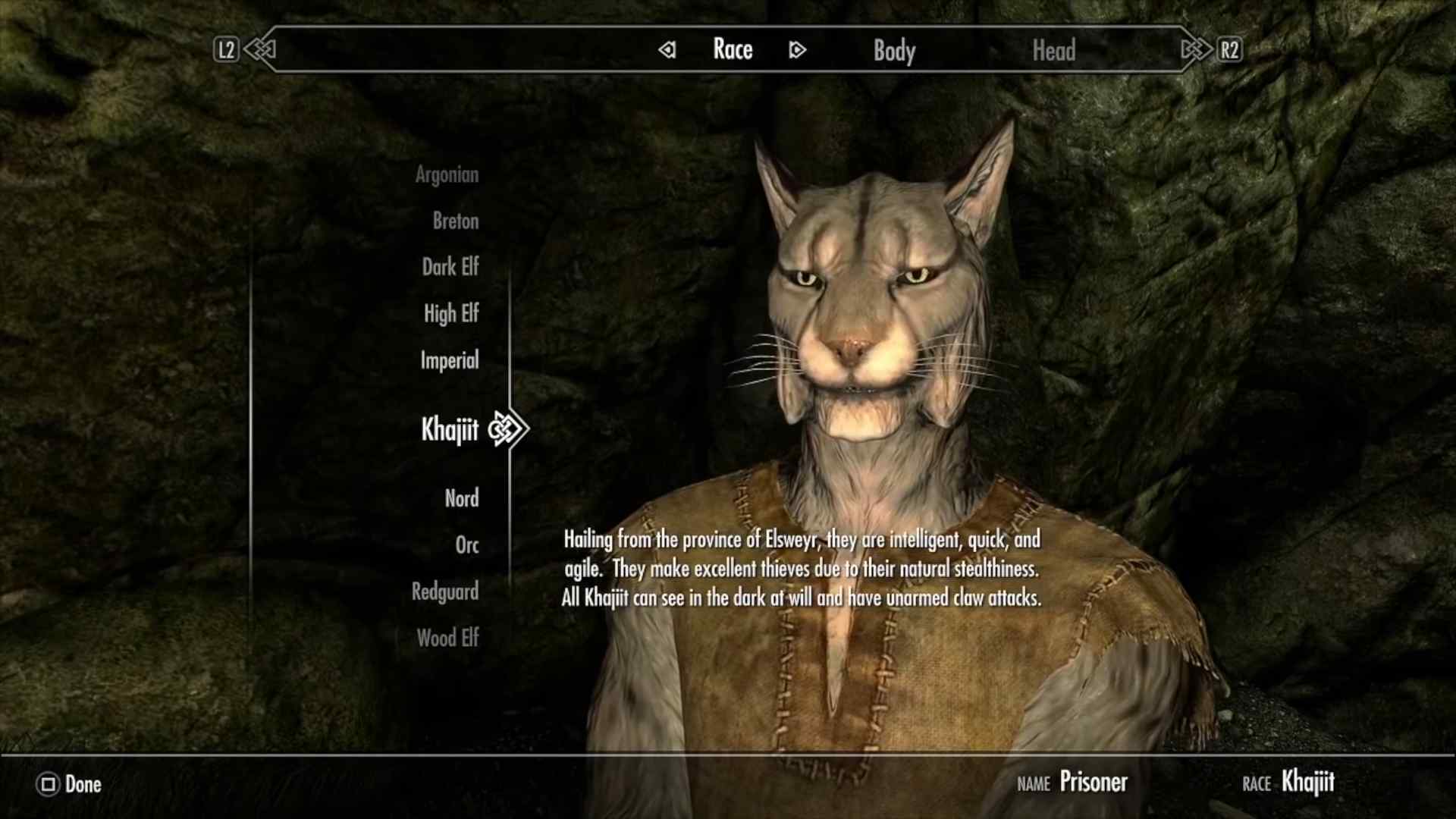Select the Race tab

(732, 49)
